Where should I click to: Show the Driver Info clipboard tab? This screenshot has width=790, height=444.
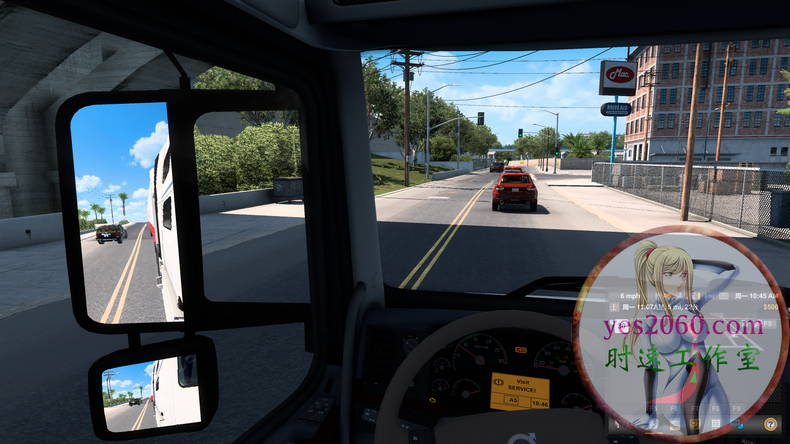click(716, 424)
